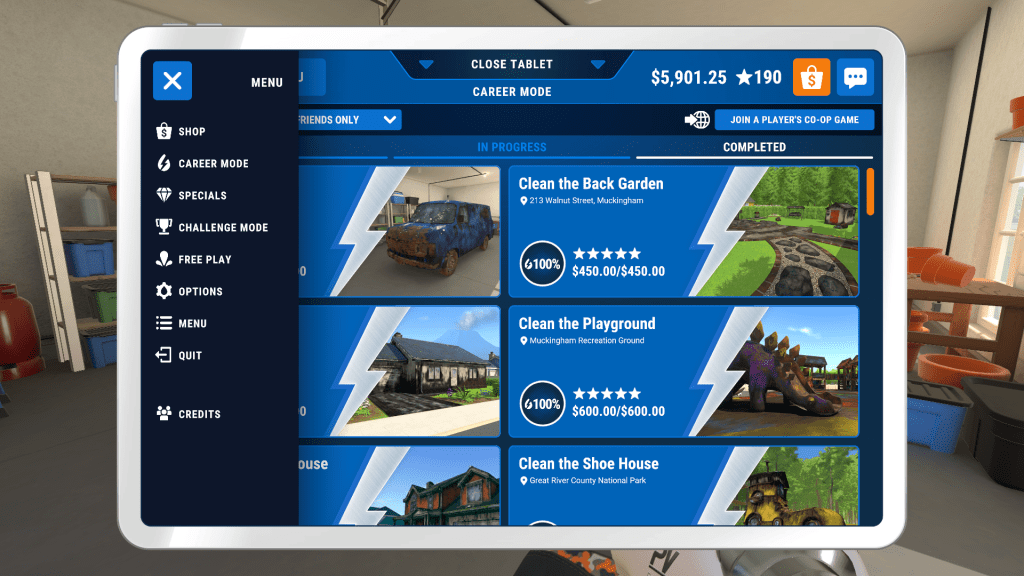Join a player's co-op game
This screenshot has height=576, width=1024.
[x=794, y=120]
